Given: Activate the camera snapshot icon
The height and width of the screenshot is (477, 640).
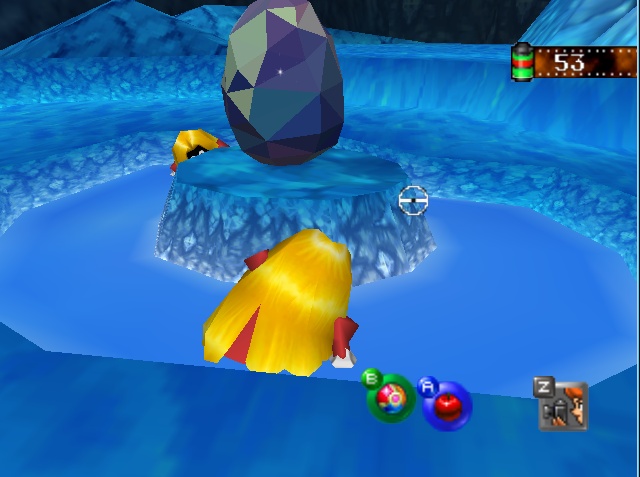Looking at the screenshot, I should [565, 406].
